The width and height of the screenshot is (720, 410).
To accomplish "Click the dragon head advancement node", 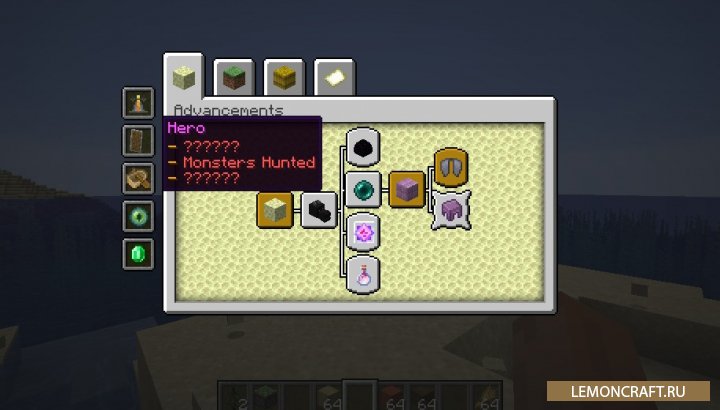I will [x=319, y=210].
